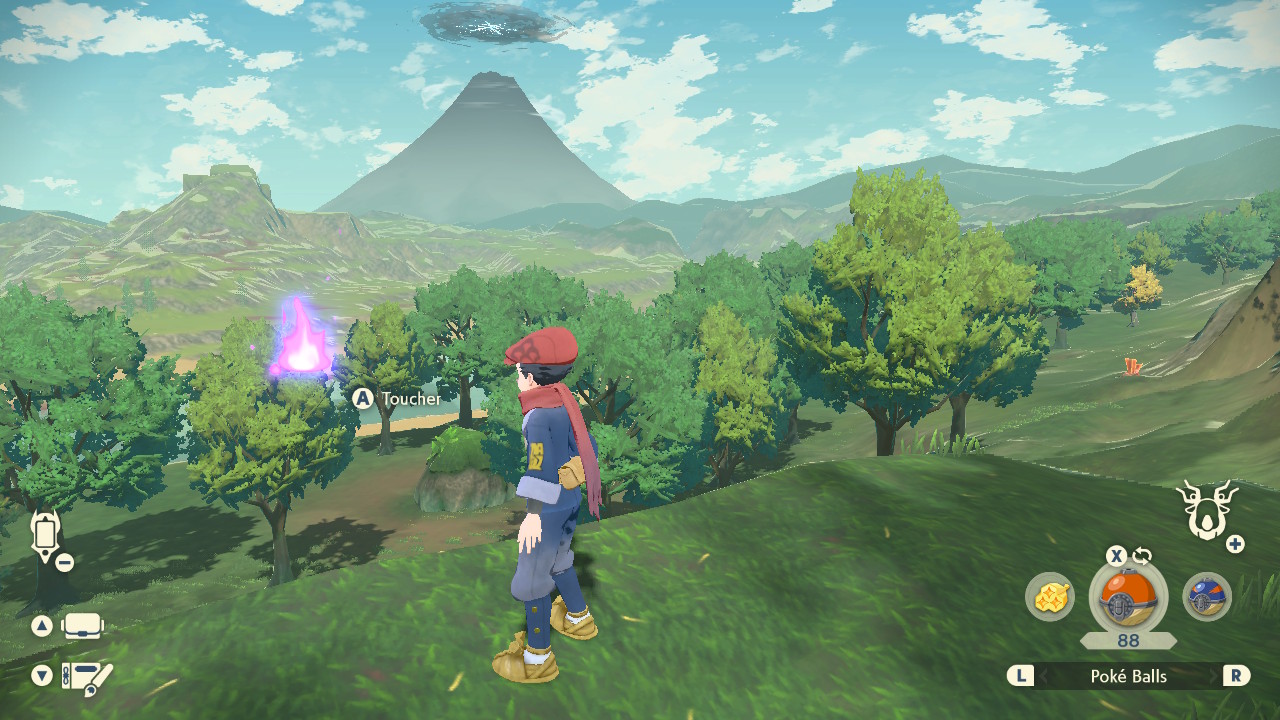Open the satchel bag icon
This screenshot has height=720, width=1280.
pos(82,627)
